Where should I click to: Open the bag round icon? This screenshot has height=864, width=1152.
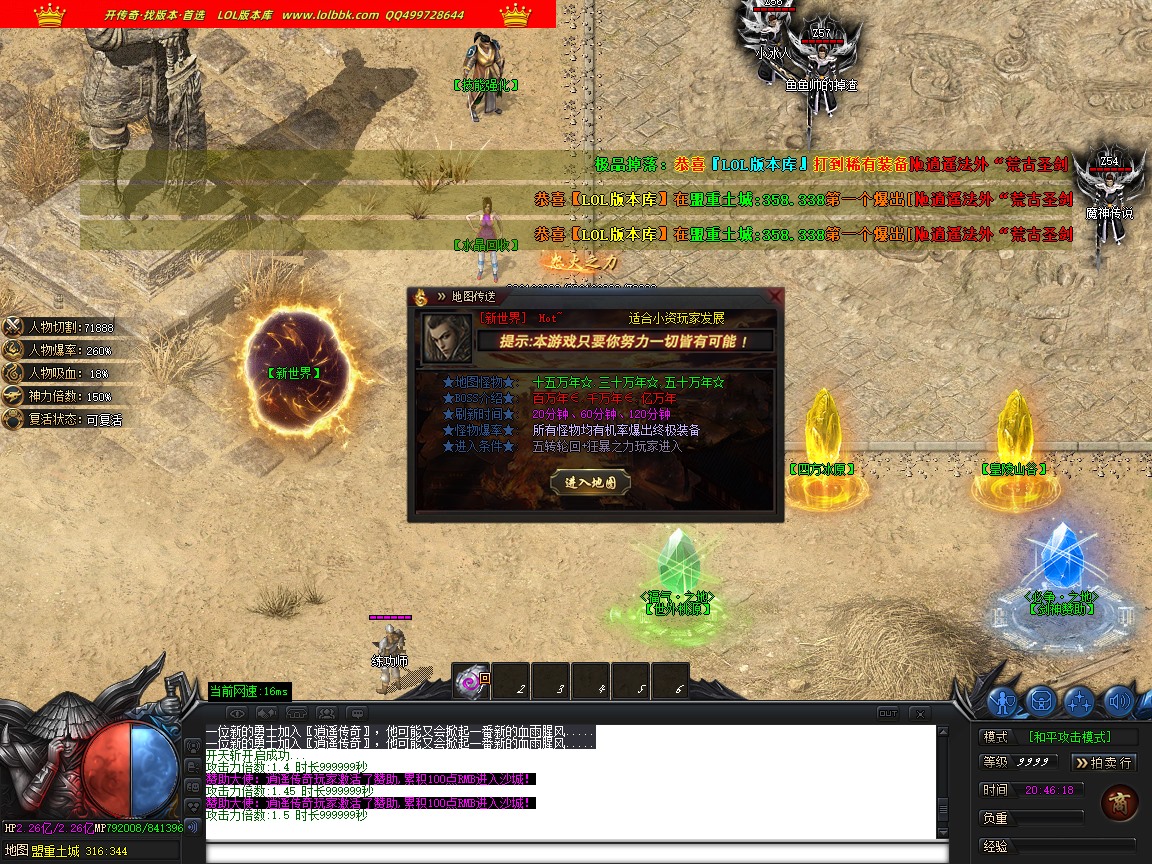pos(1041,702)
